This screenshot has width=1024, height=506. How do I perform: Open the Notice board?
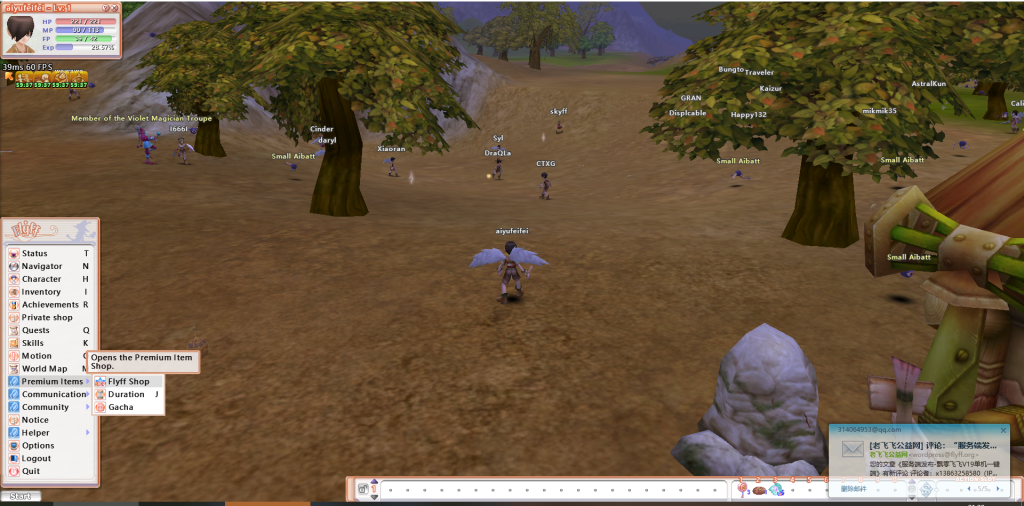[x=35, y=420]
